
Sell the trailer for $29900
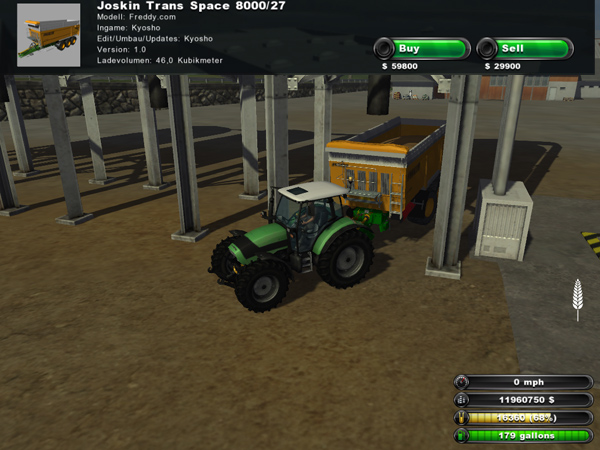[x=524, y=48]
